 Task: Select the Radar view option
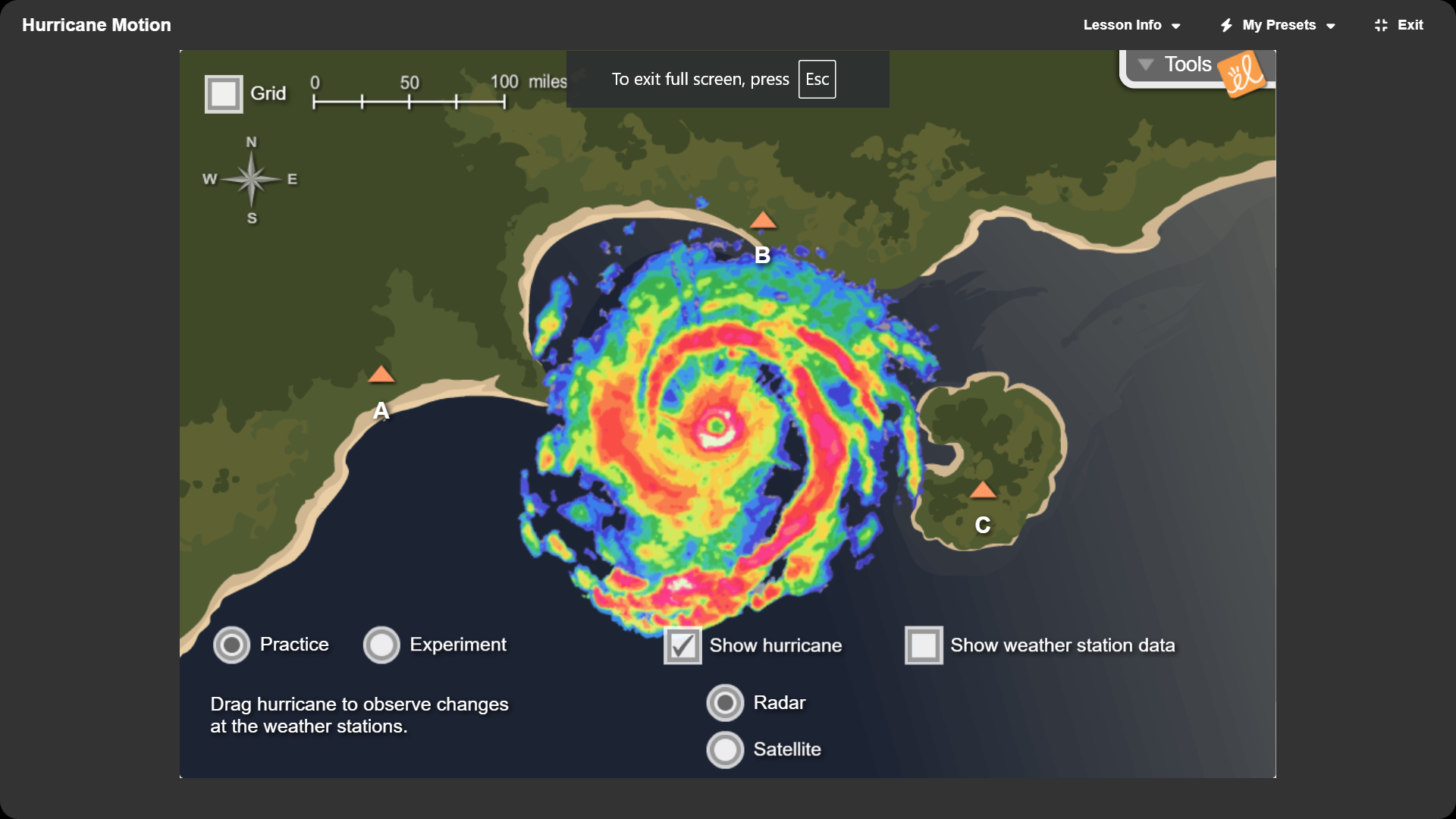[x=725, y=702]
